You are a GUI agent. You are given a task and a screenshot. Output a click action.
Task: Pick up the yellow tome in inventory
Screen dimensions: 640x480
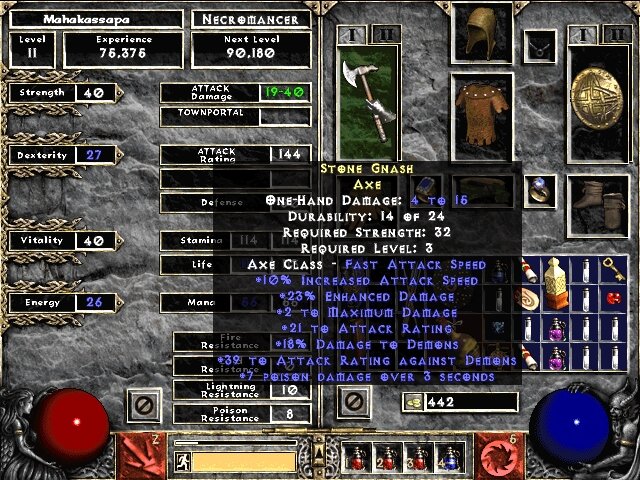(x=556, y=283)
